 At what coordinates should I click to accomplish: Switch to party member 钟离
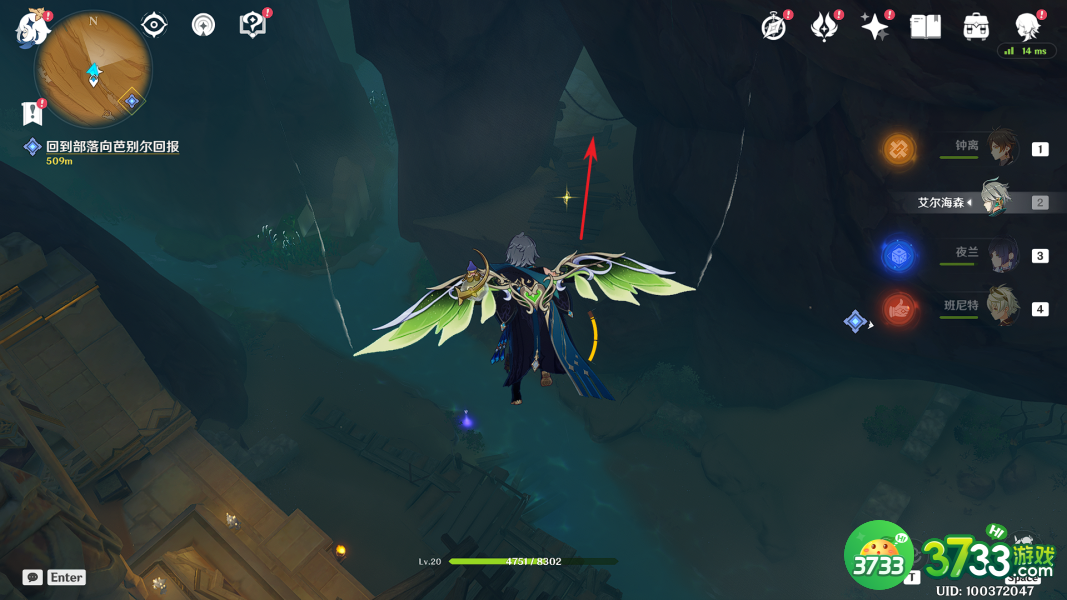coord(1001,149)
